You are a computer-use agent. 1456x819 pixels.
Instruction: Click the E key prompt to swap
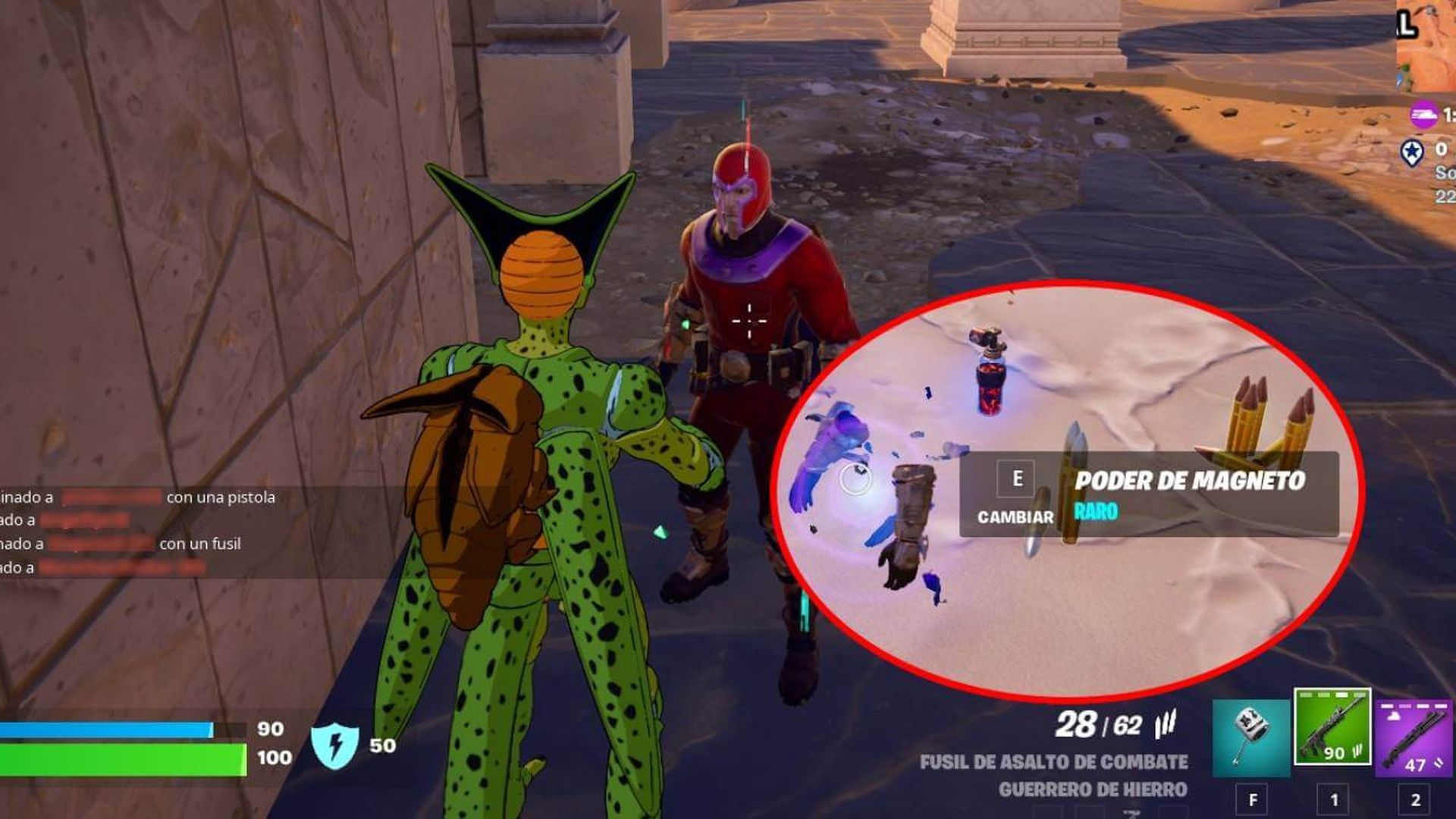(1018, 478)
